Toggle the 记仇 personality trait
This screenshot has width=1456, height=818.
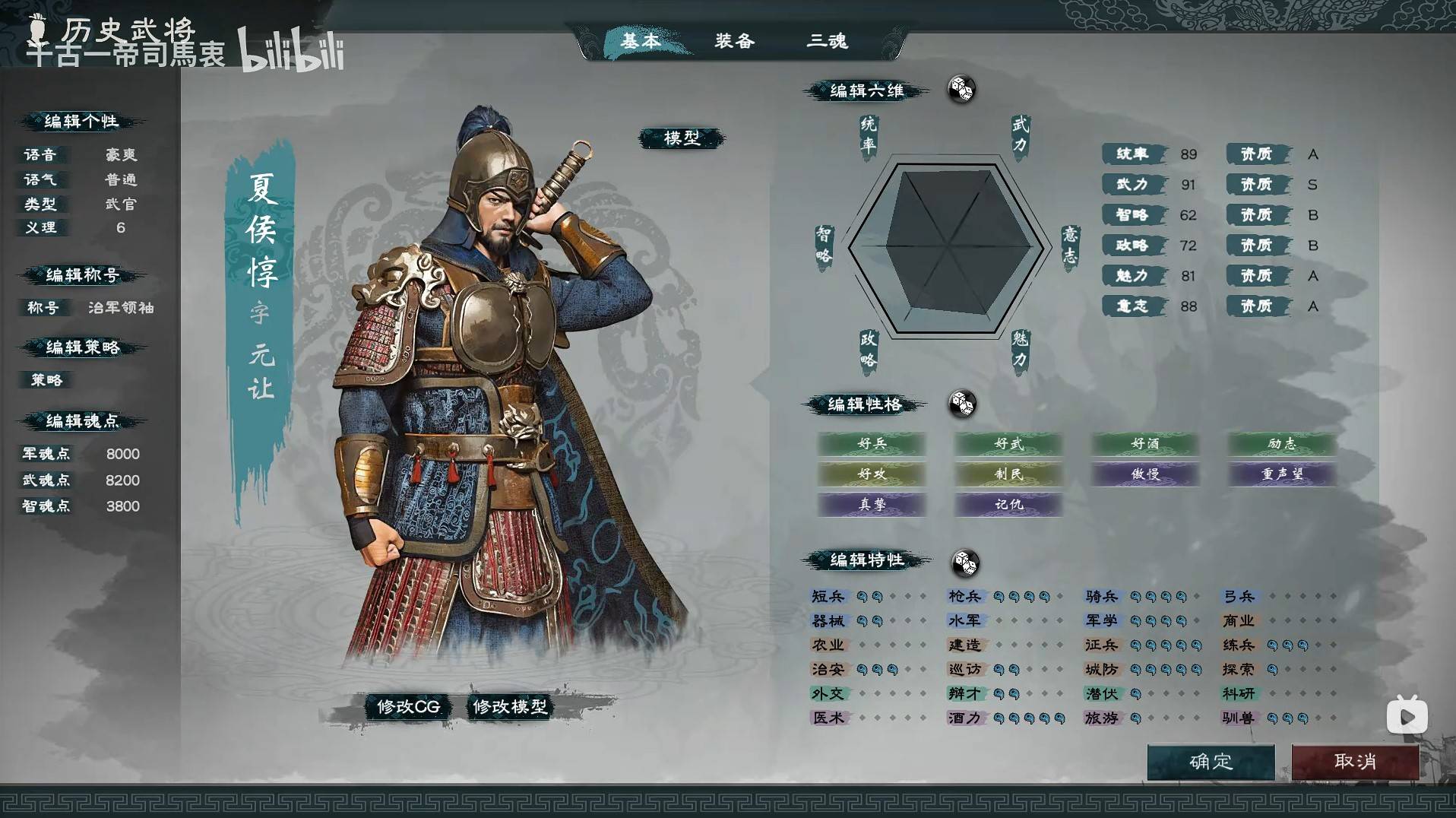click(1008, 504)
